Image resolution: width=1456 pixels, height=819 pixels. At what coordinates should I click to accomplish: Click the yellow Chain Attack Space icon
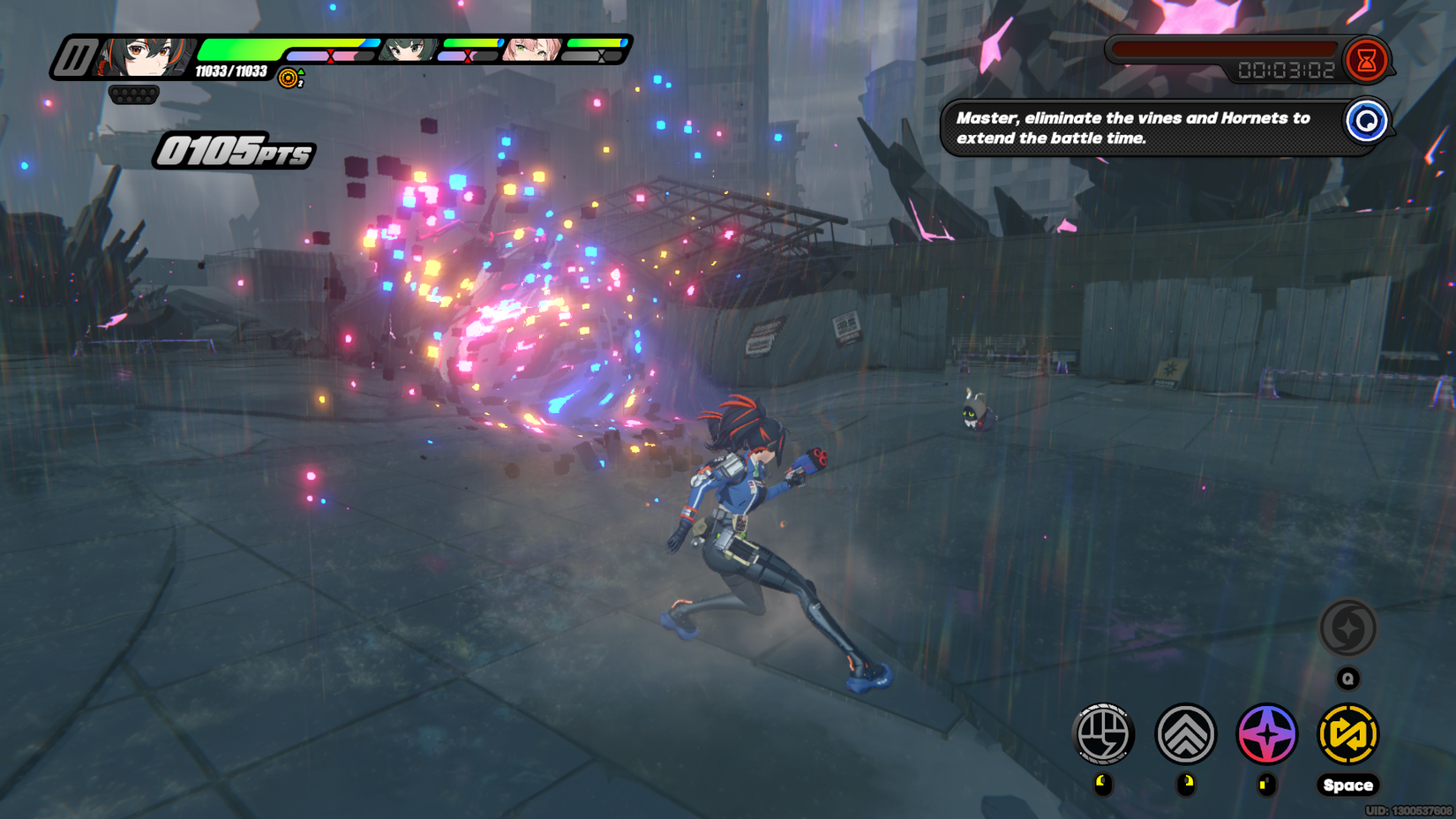1348,734
